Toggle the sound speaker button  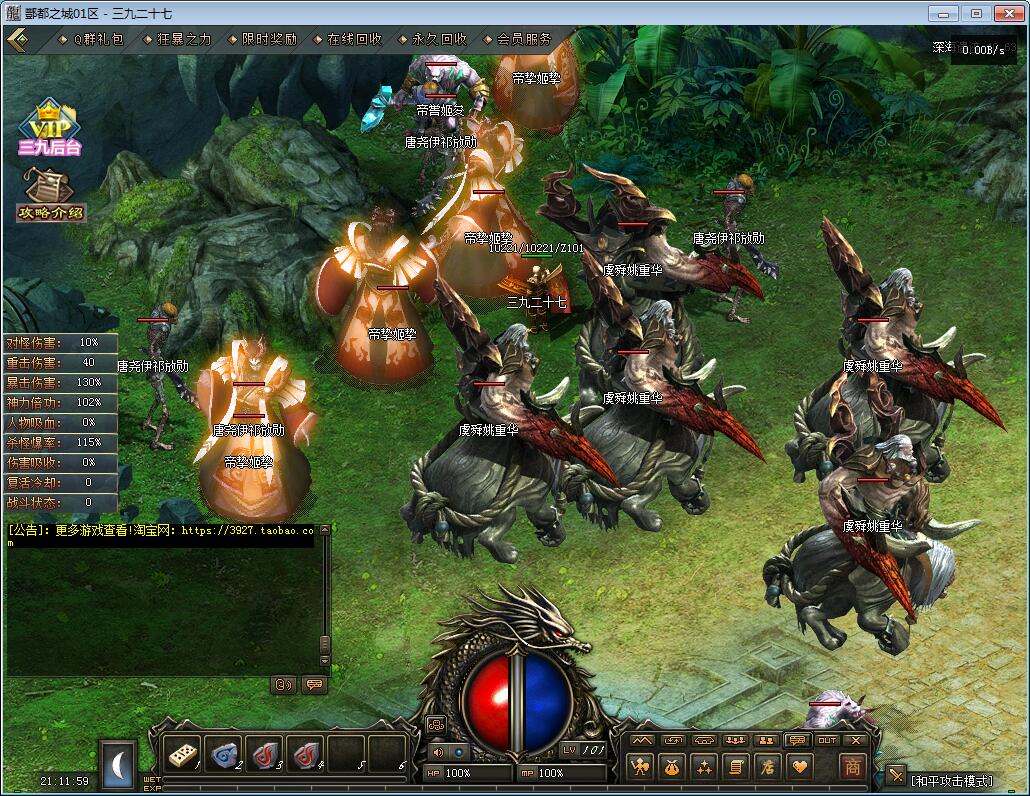point(437,752)
